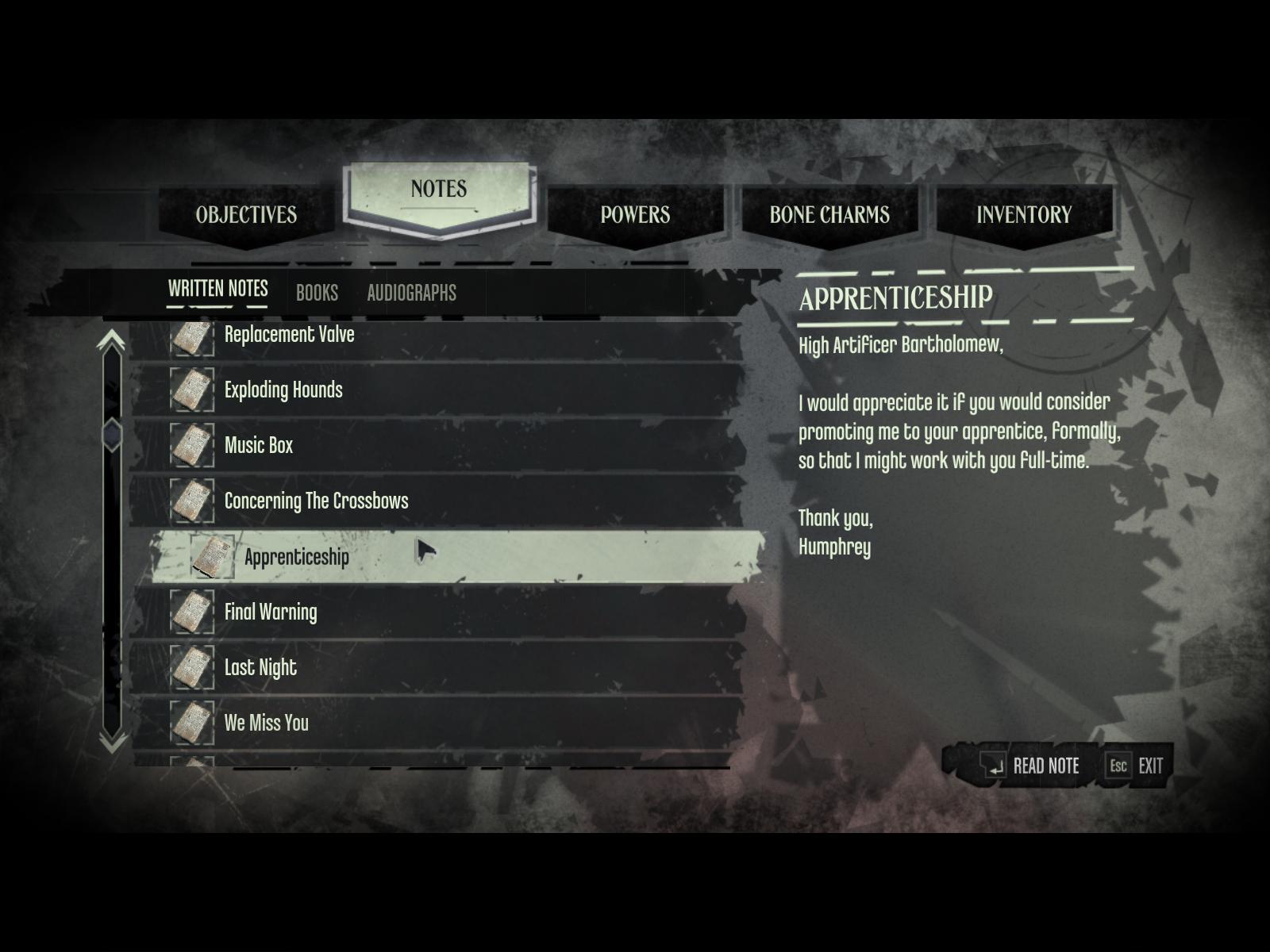Open the Audiographs category

[x=411, y=293]
